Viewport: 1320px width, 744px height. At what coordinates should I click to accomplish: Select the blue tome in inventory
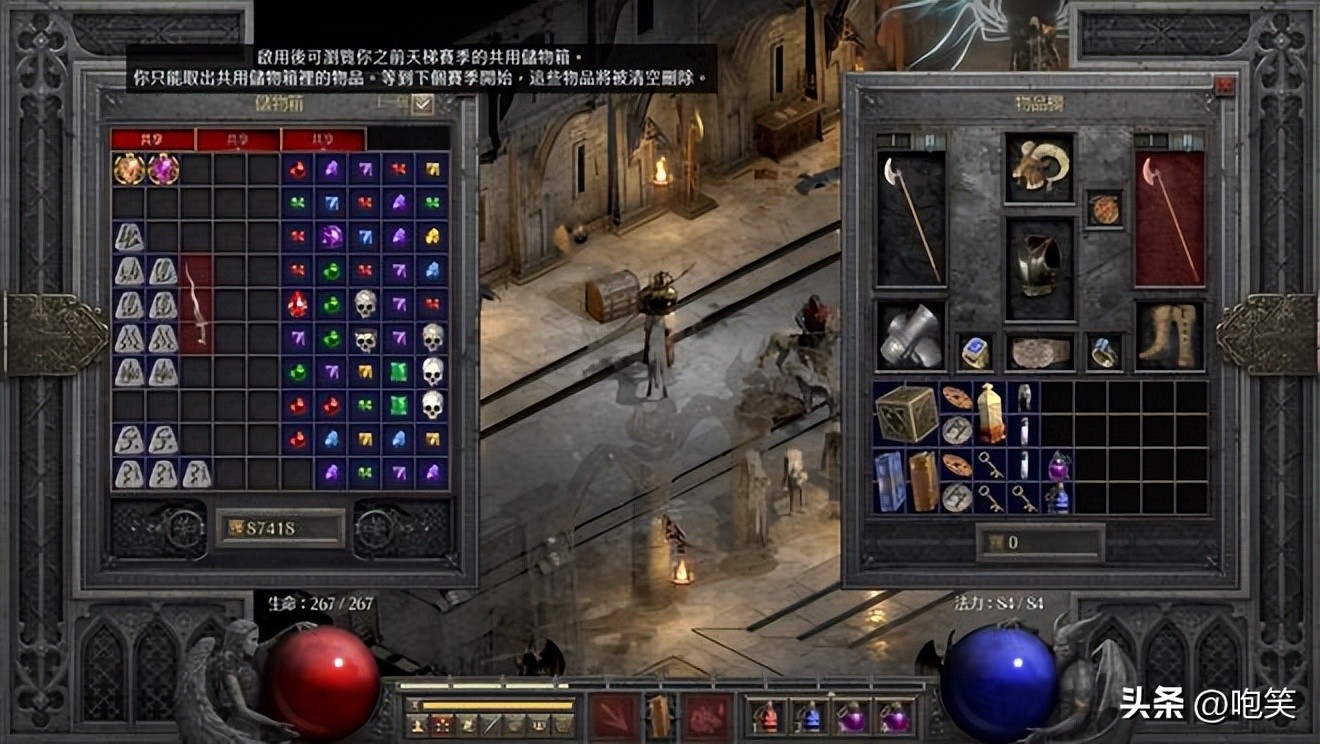[x=889, y=481]
